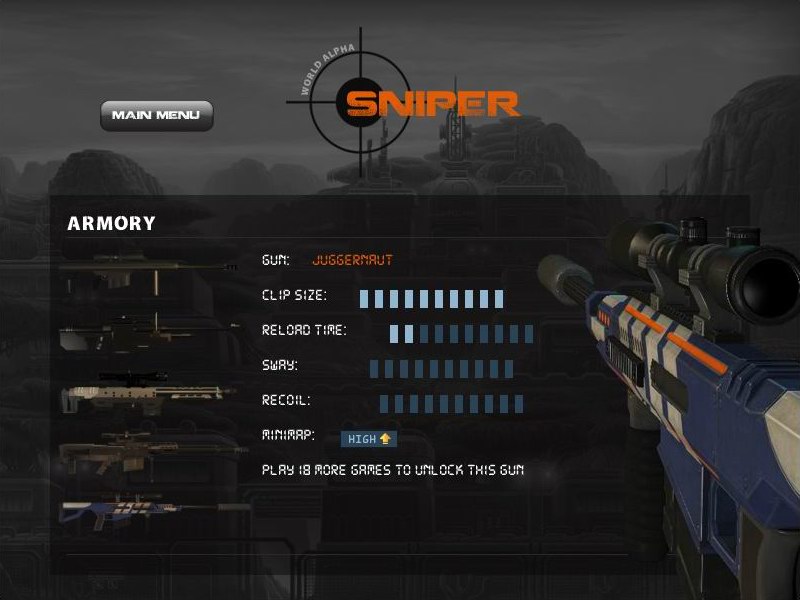
Task: Return to the Main Menu
Action: click(156, 115)
